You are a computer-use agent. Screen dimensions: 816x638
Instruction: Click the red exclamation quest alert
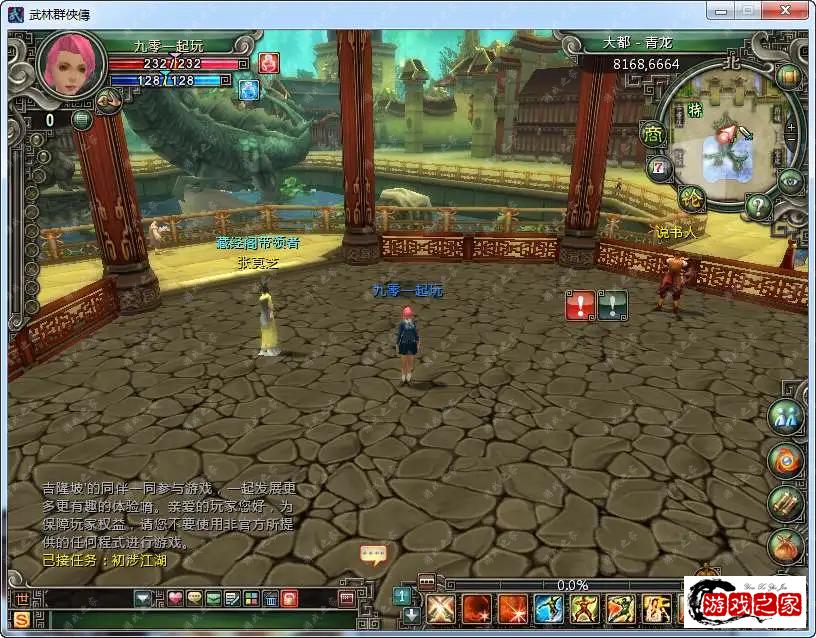[x=580, y=305]
